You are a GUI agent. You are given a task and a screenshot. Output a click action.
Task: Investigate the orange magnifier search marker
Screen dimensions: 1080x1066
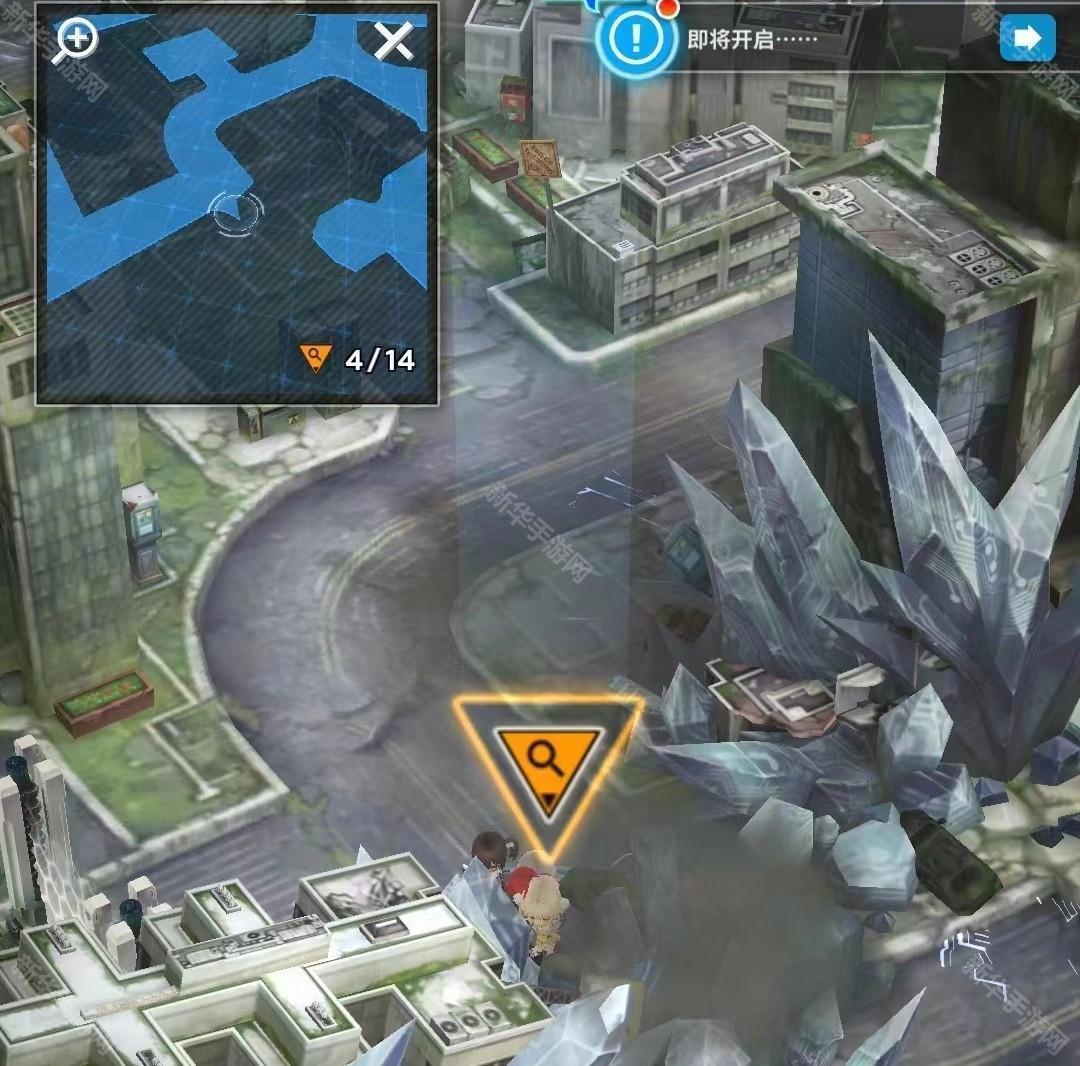[x=547, y=762]
